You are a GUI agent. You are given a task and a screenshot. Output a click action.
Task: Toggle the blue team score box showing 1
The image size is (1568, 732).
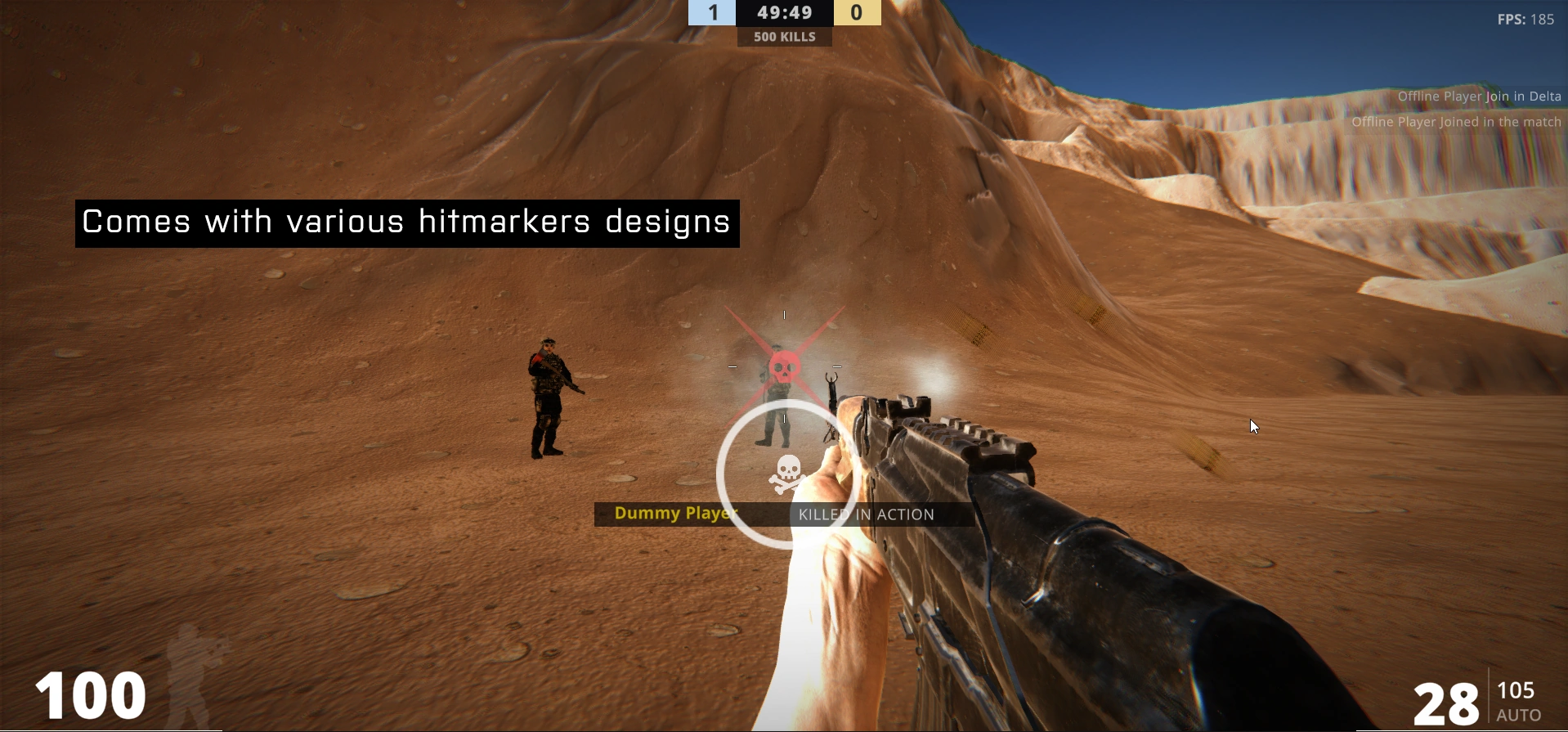coord(712,12)
